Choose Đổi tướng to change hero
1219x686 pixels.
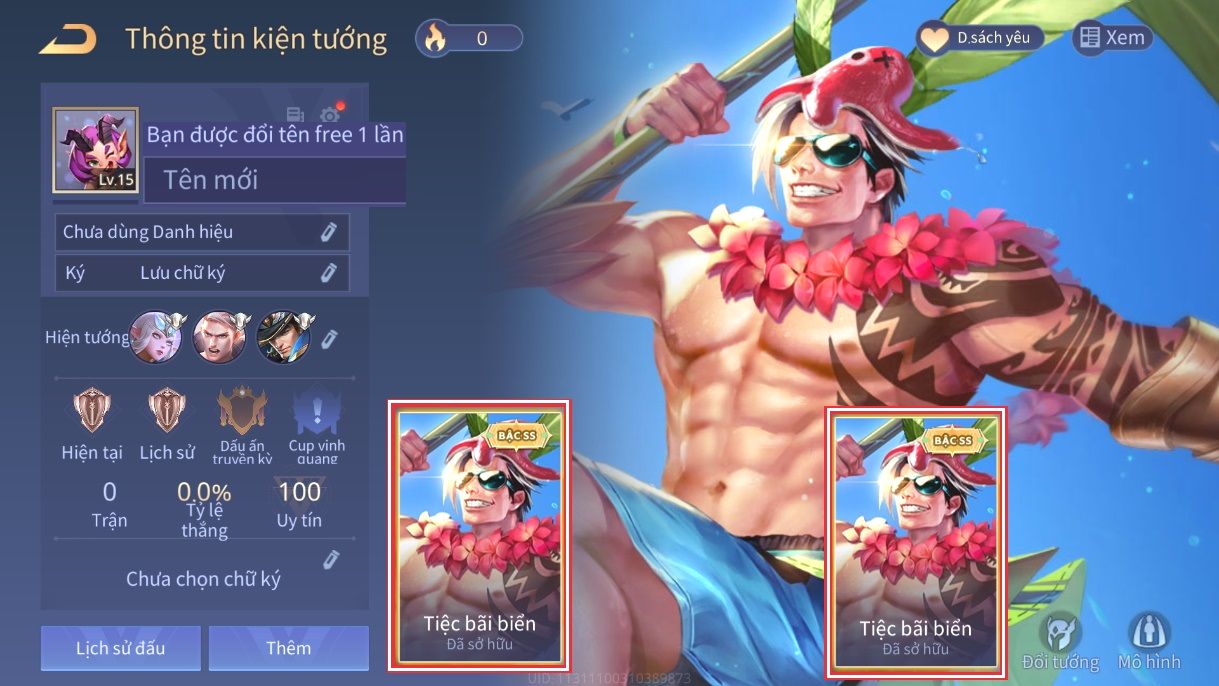(1060, 641)
